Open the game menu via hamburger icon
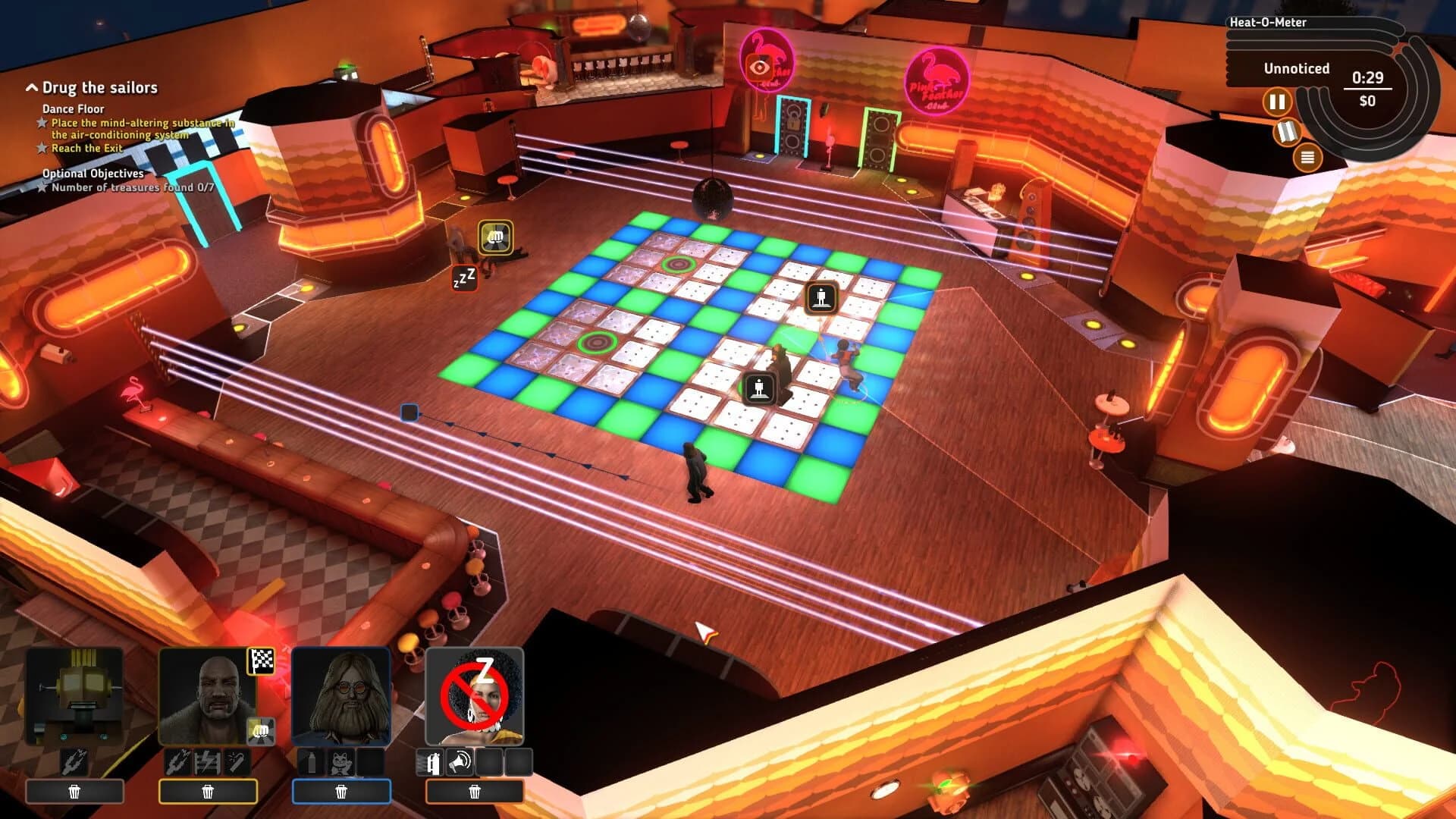This screenshot has width=1456, height=819. pos(1307,156)
